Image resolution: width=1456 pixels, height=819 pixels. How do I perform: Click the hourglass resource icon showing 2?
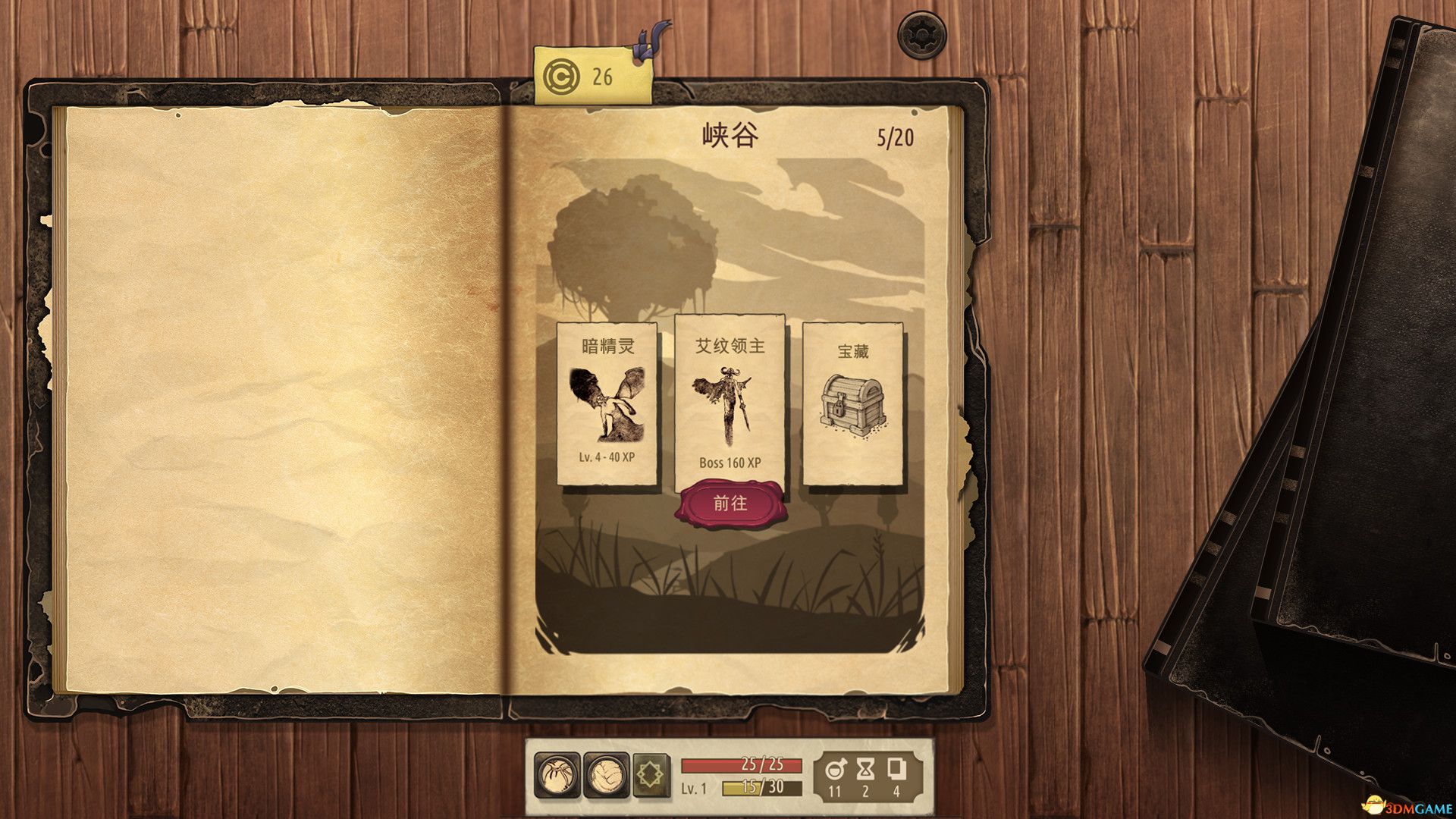click(867, 770)
